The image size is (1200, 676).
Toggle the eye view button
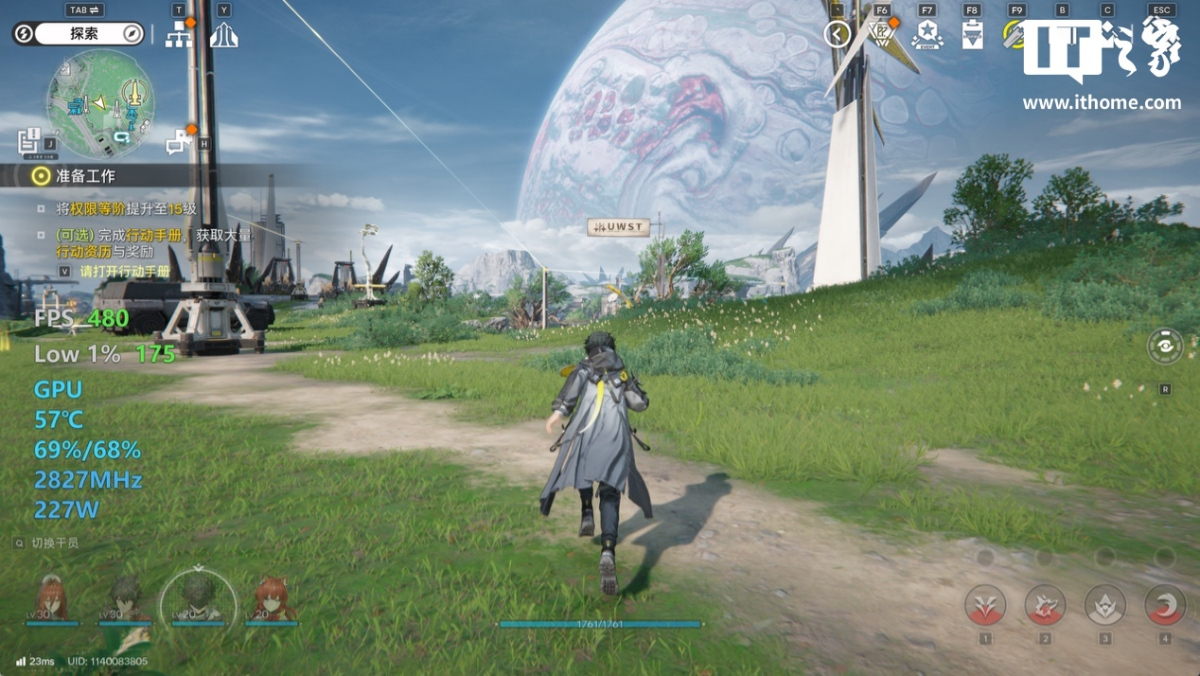coord(1165,346)
